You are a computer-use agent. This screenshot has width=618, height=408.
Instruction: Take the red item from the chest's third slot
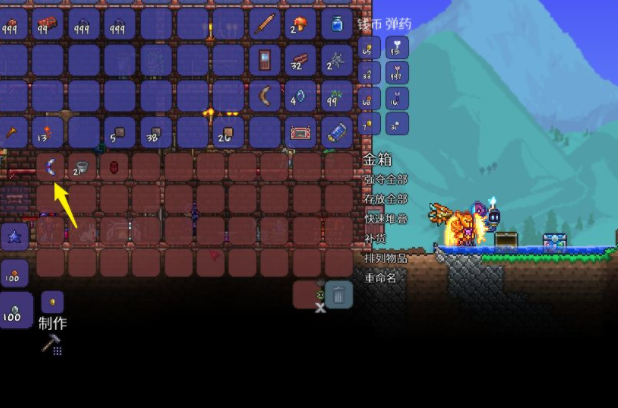[114, 166]
